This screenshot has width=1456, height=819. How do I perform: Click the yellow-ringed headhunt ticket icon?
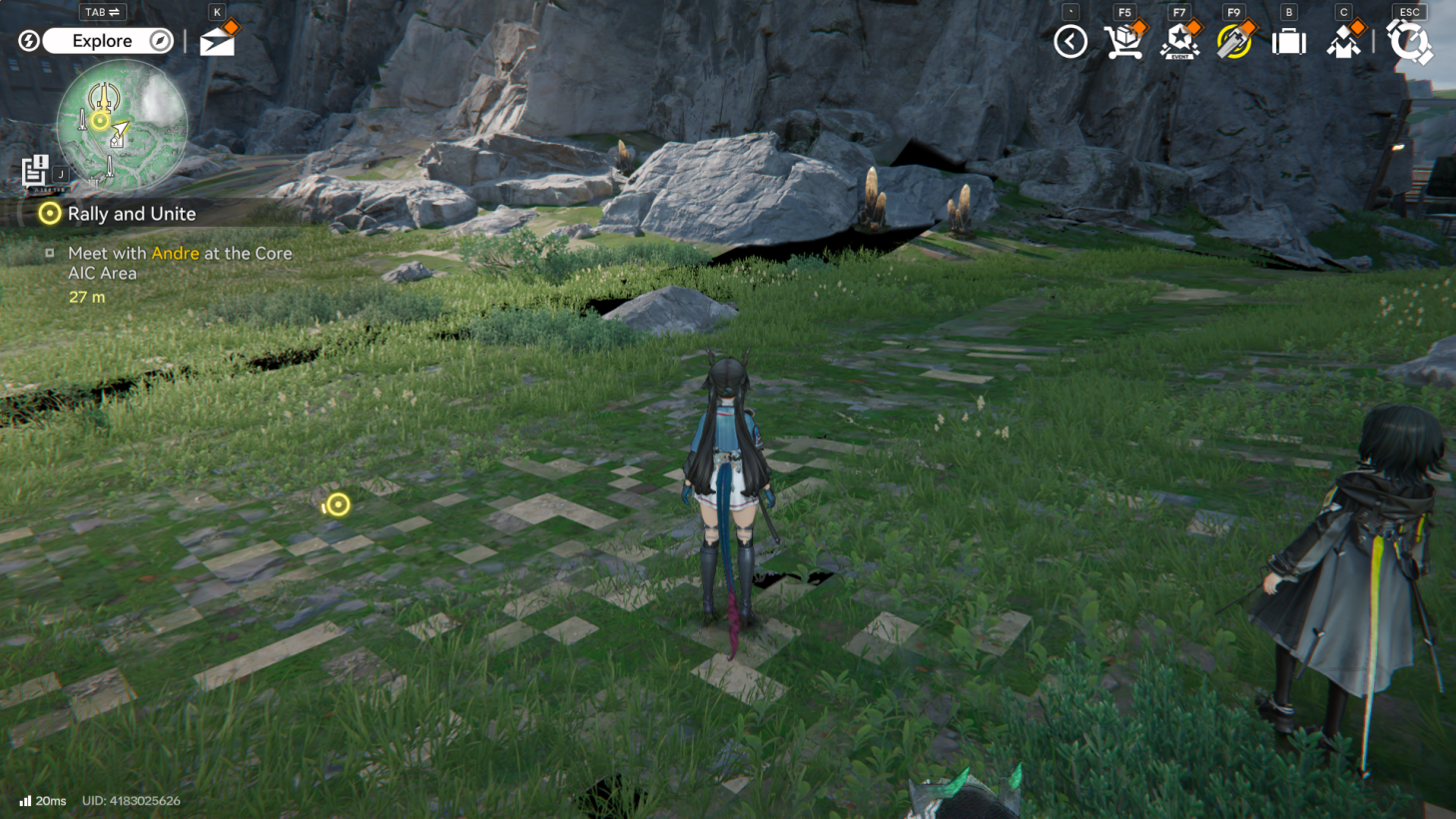click(1234, 42)
